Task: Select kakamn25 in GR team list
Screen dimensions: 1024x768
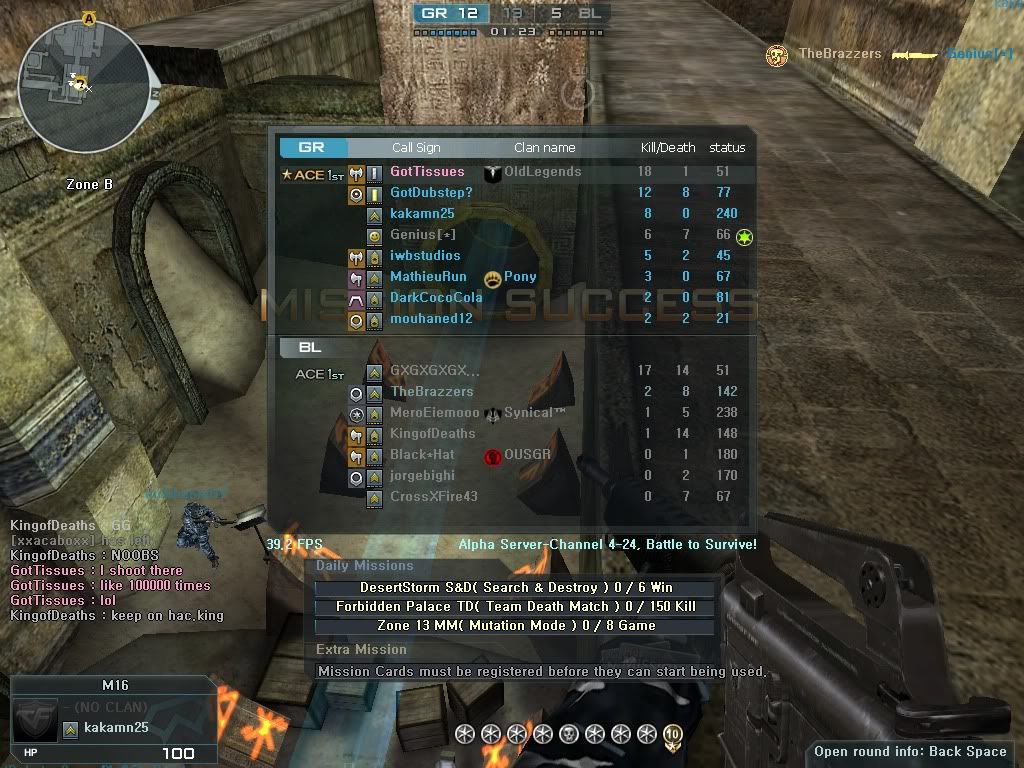Action: click(x=422, y=214)
